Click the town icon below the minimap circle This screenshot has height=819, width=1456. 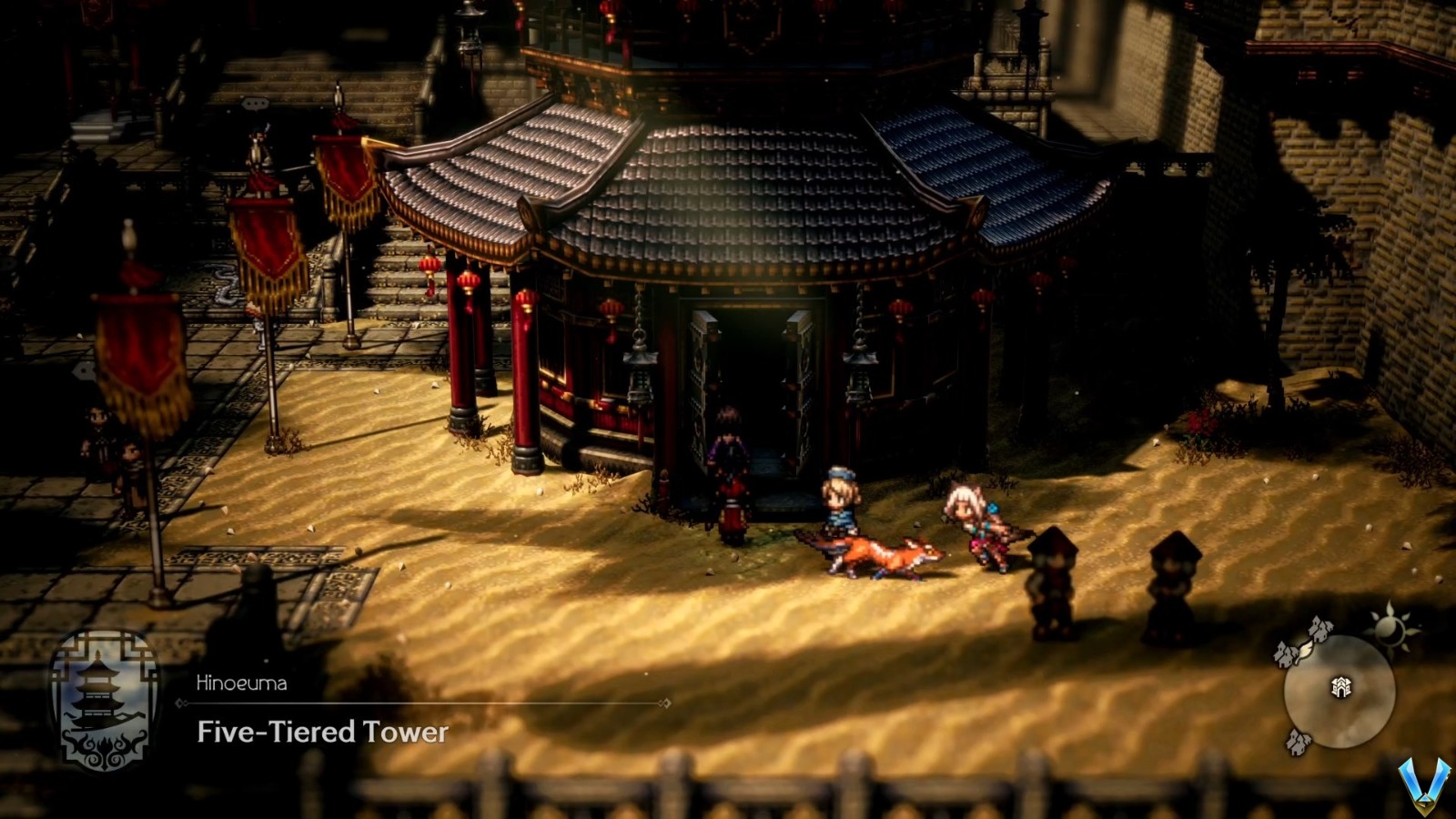1298,742
